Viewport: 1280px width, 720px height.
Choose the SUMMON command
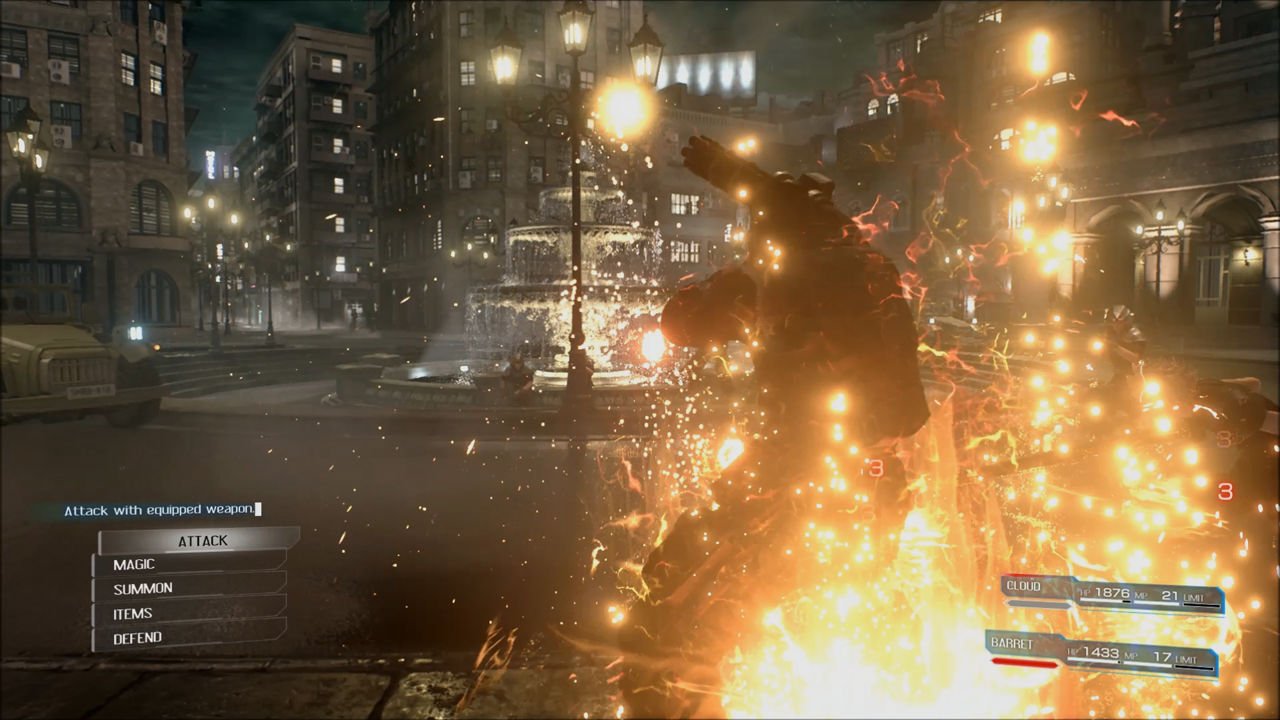143,588
